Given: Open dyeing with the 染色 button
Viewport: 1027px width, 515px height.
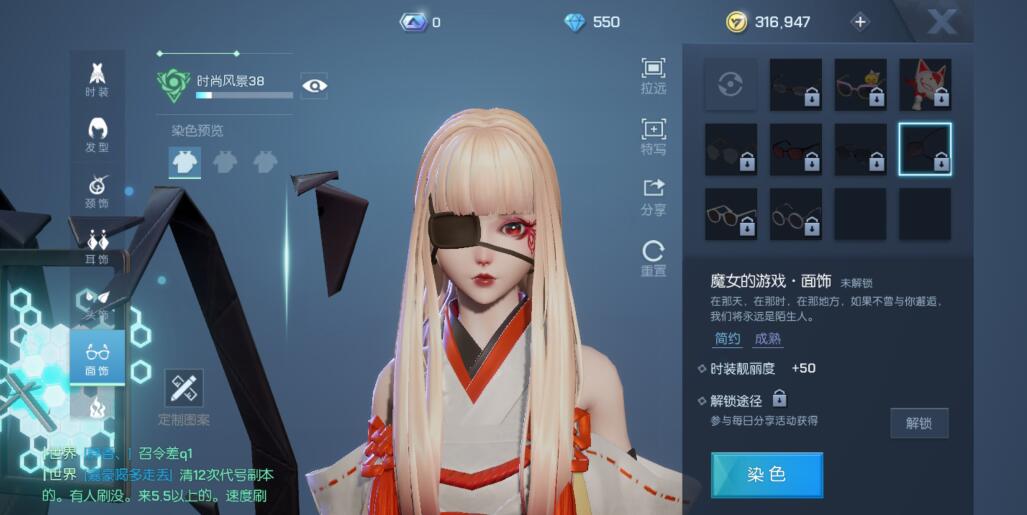Looking at the screenshot, I should tap(767, 475).
